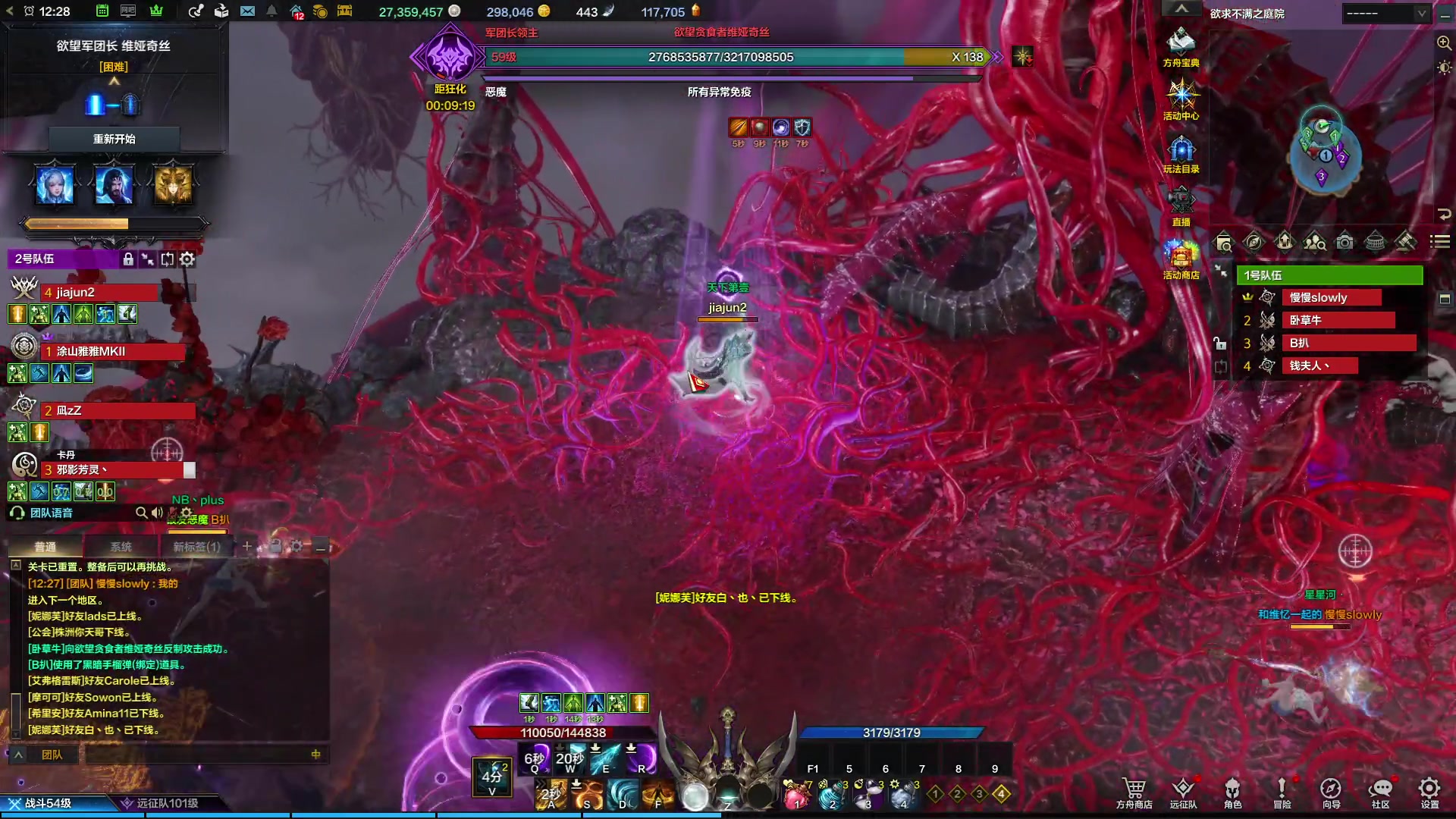The image size is (1456, 819).
Task: Open the 玩法目录 content list
Action: 1181,153
